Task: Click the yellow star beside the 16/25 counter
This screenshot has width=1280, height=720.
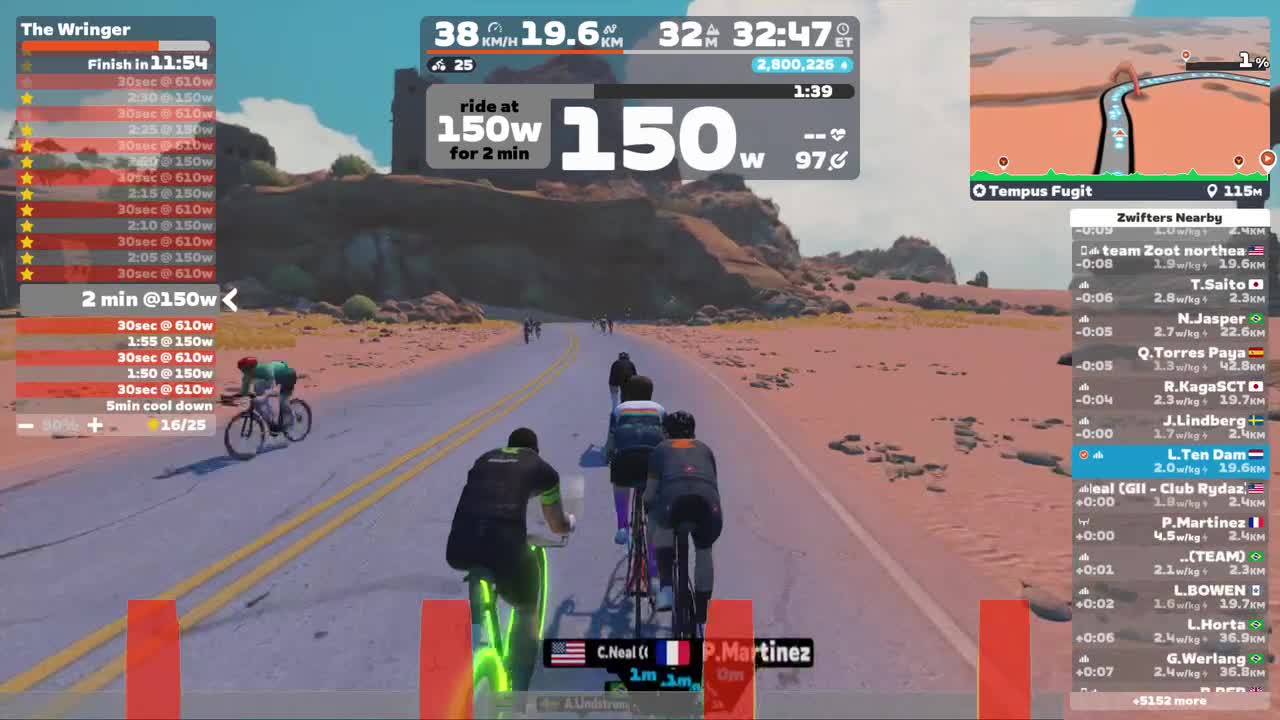Action: (152, 425)
